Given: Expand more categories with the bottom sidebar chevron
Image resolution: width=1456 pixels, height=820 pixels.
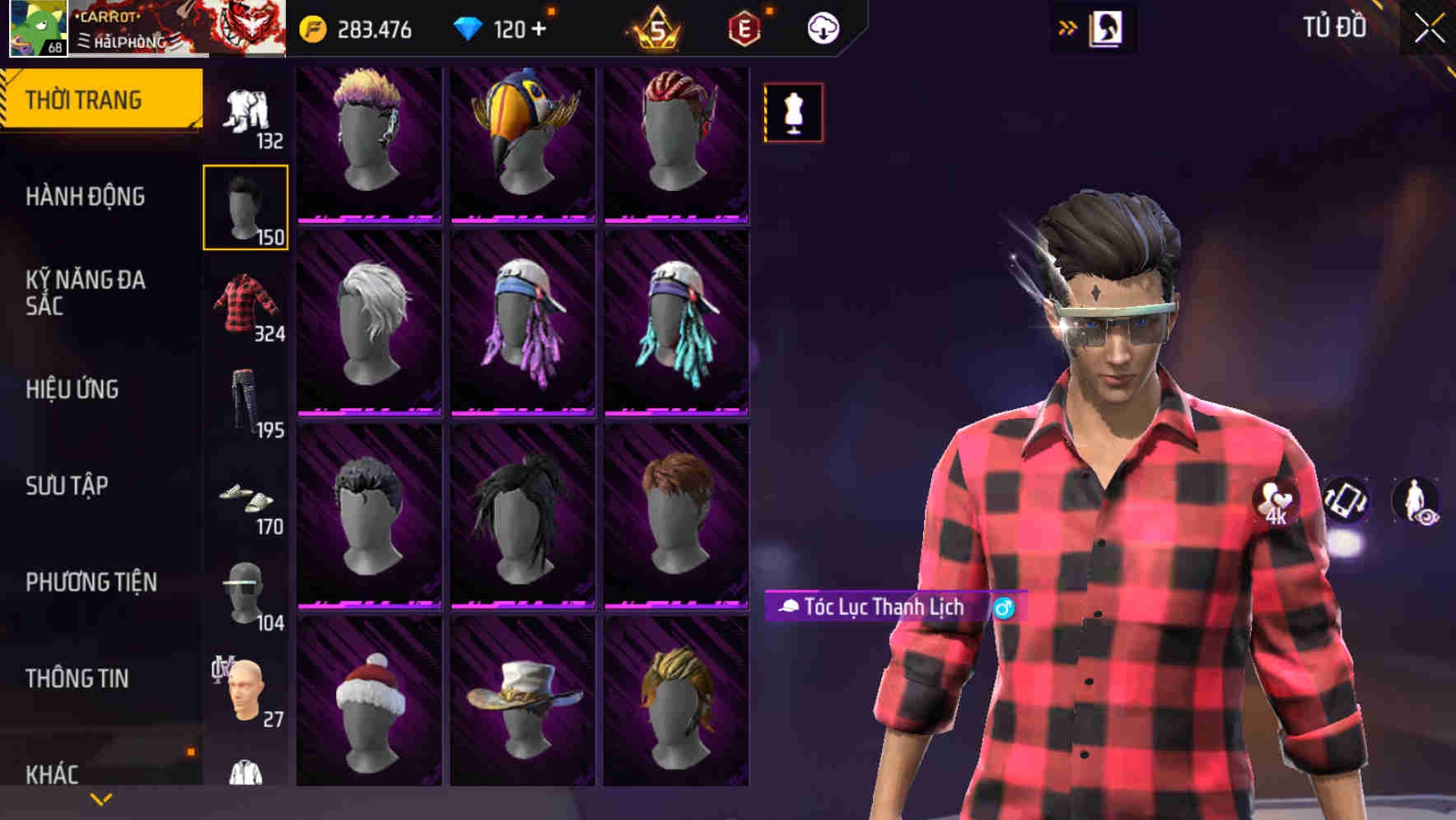Looking at the screenshot, I should (100, 800).
